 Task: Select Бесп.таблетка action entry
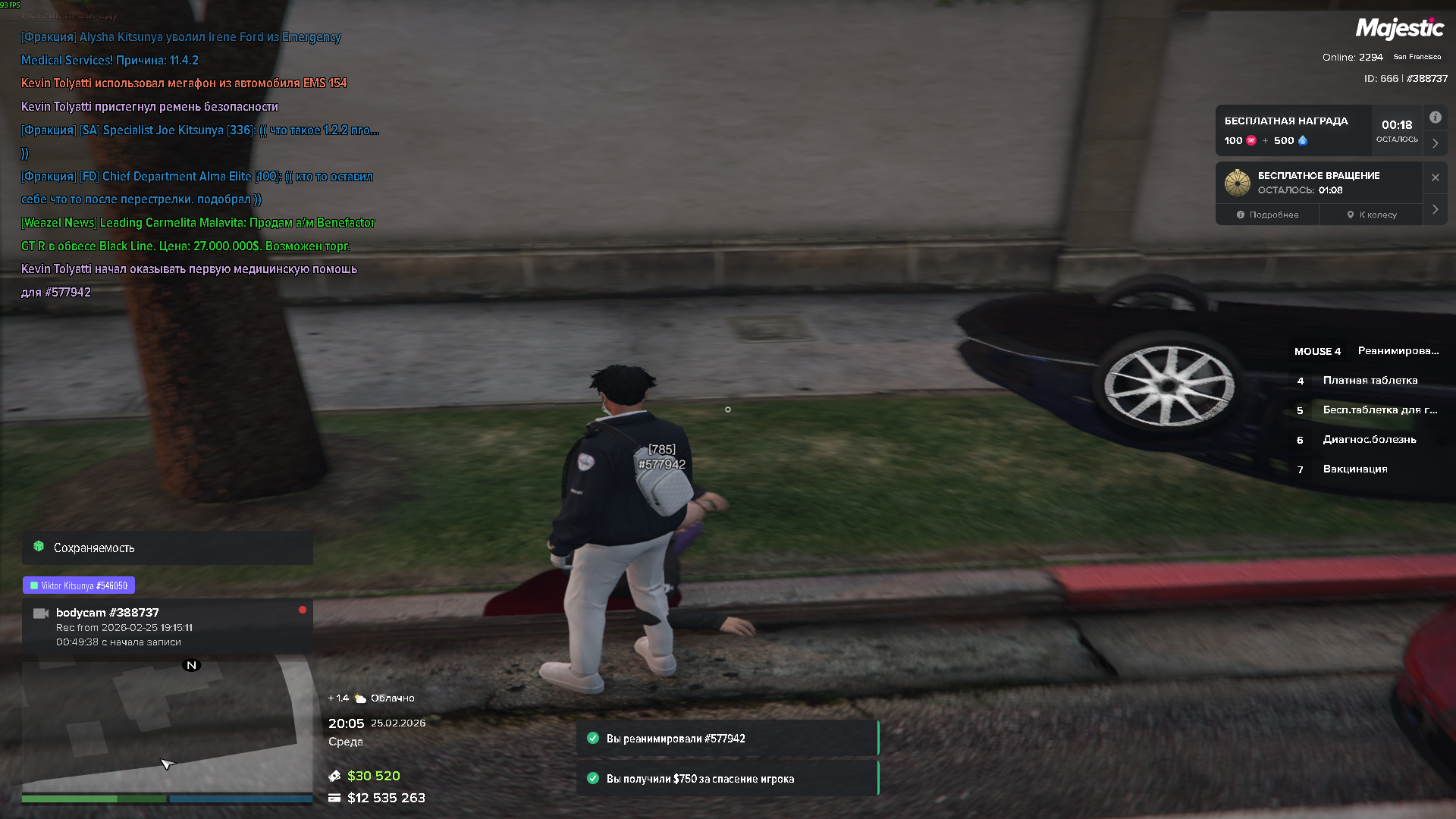pyautogui.click(x=1379, y=410)
